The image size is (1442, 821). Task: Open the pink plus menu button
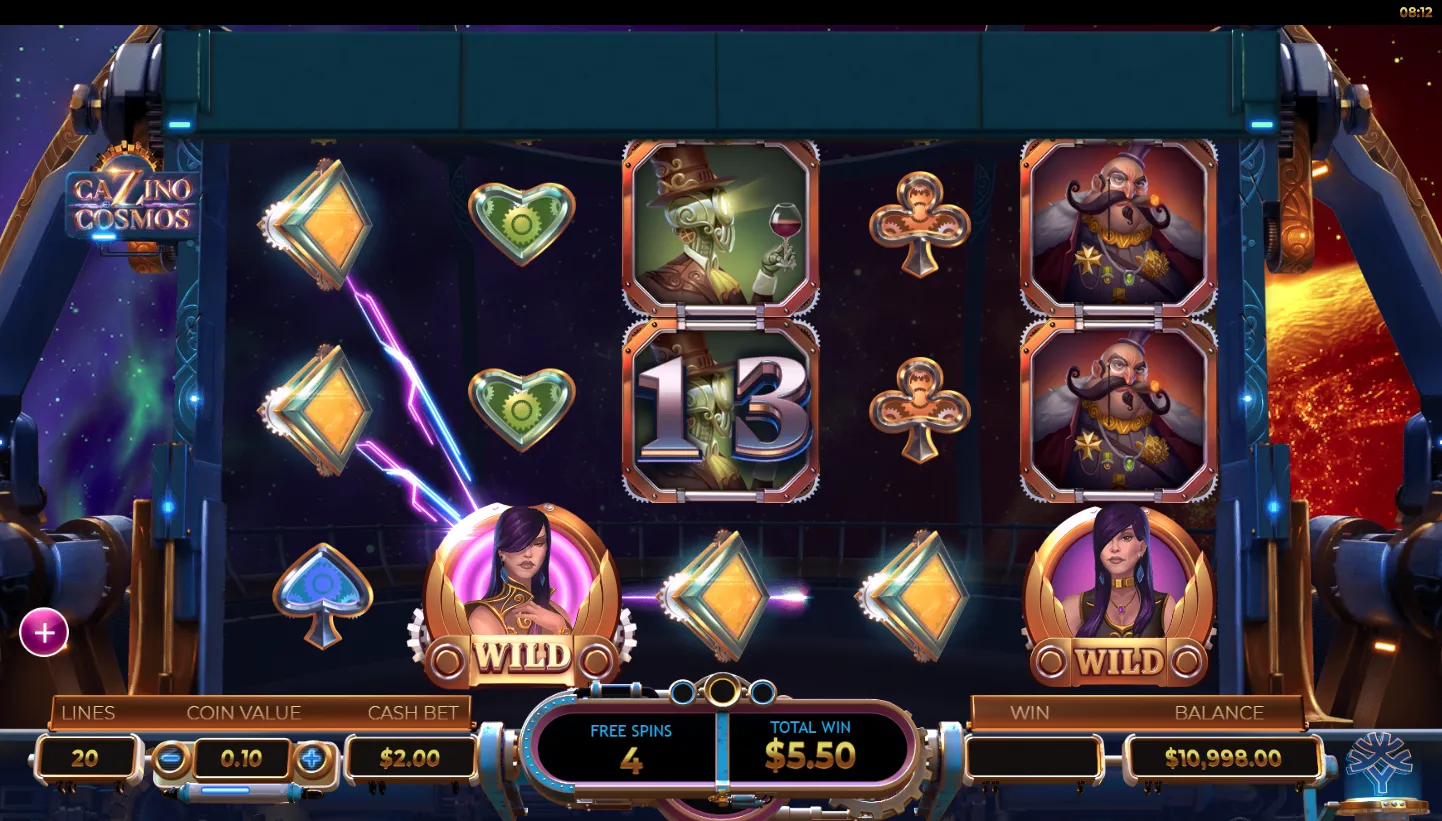[44, 633]
